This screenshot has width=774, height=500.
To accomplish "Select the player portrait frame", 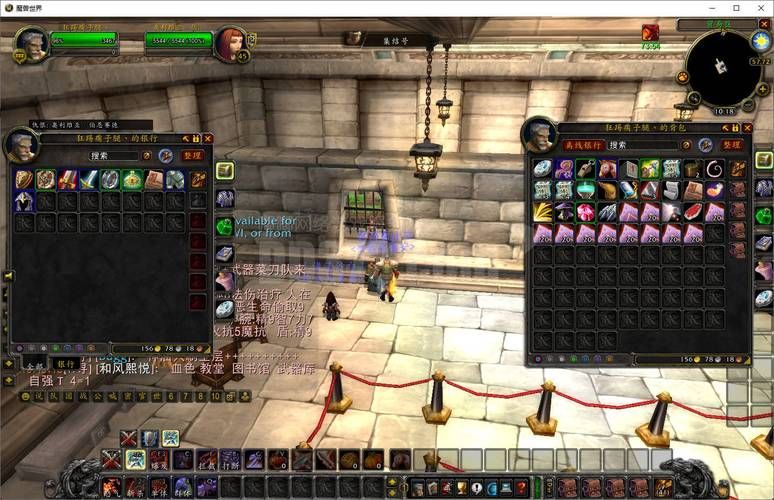I will pyautogui.click(x=30, y=43).
